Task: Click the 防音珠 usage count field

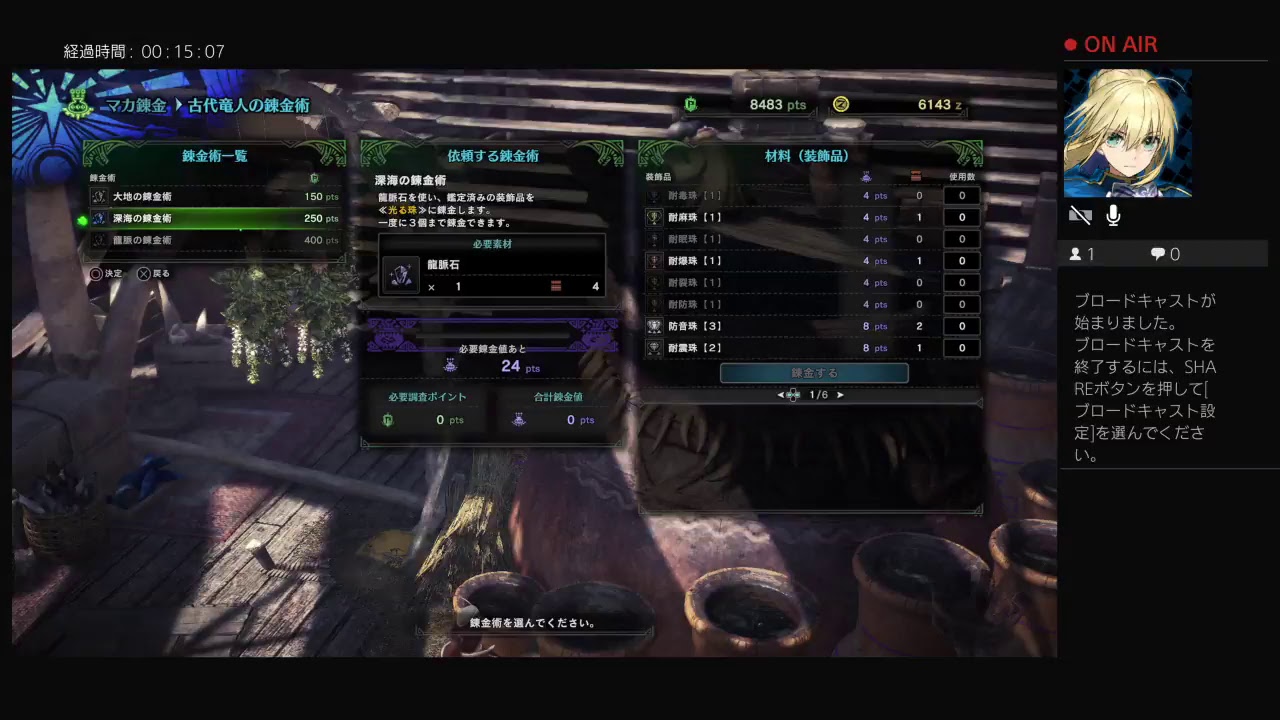Action: (x=961, y=326)
